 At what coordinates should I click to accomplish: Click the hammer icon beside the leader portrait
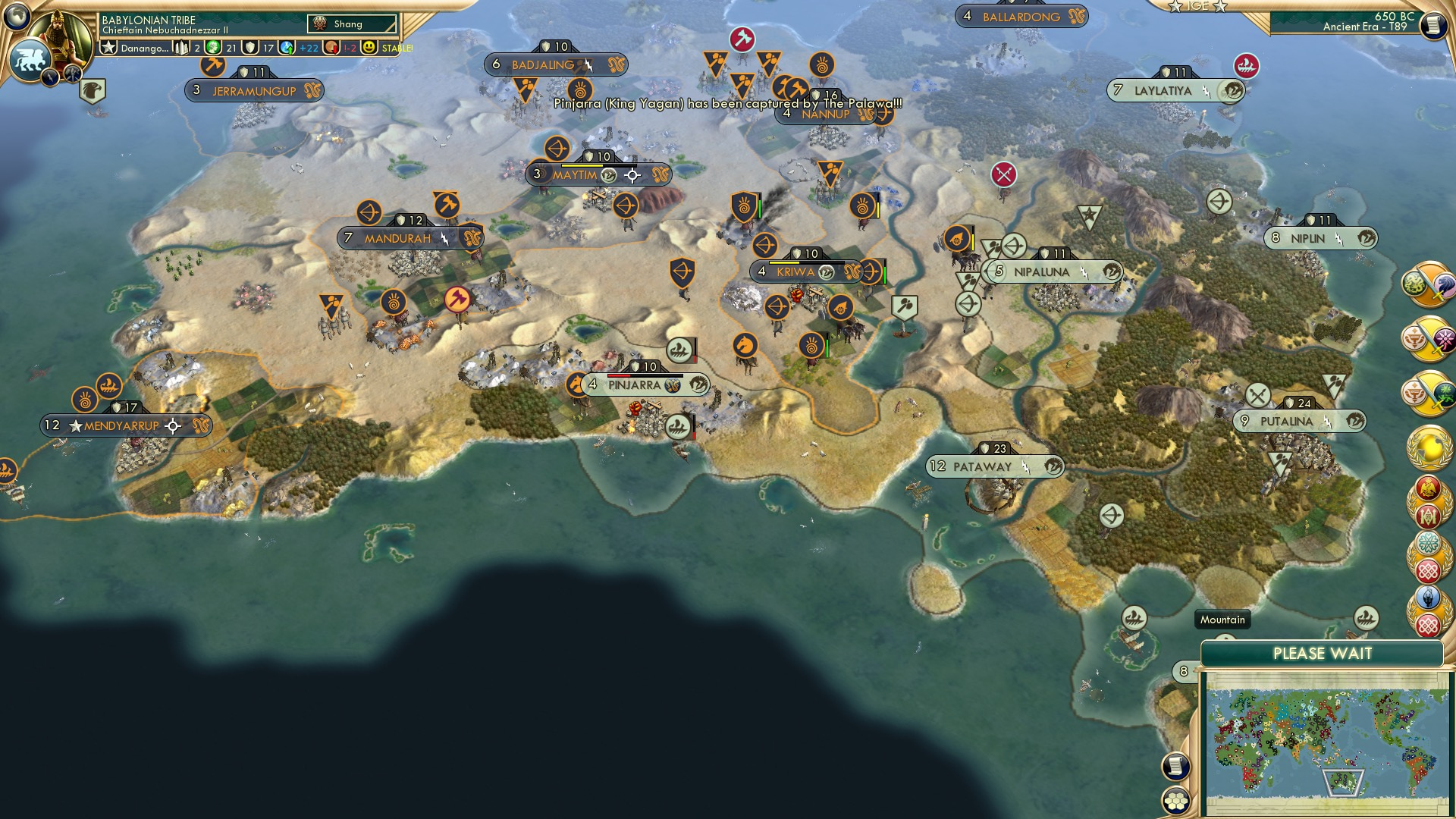(x=71, y=74)
